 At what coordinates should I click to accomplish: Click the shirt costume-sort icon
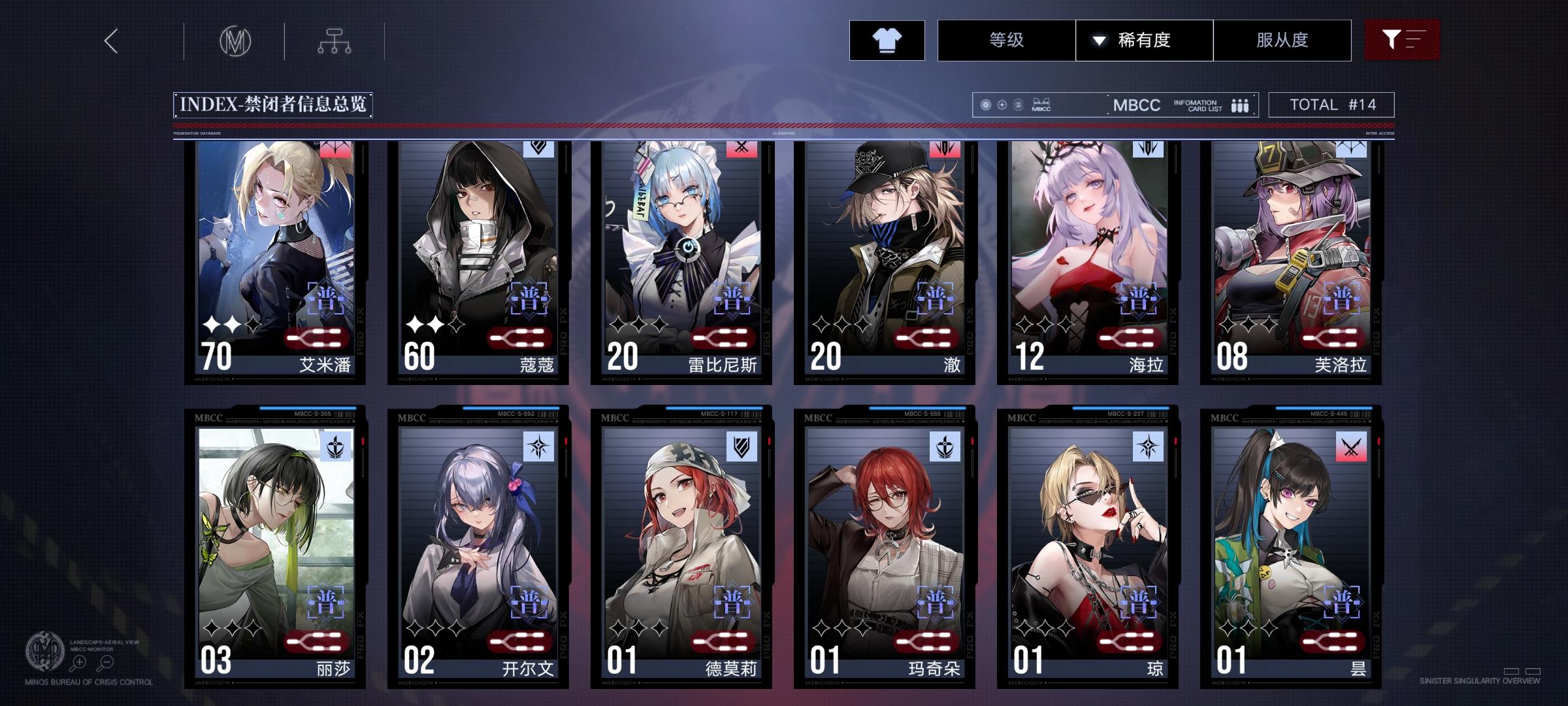tap(886, 40)
